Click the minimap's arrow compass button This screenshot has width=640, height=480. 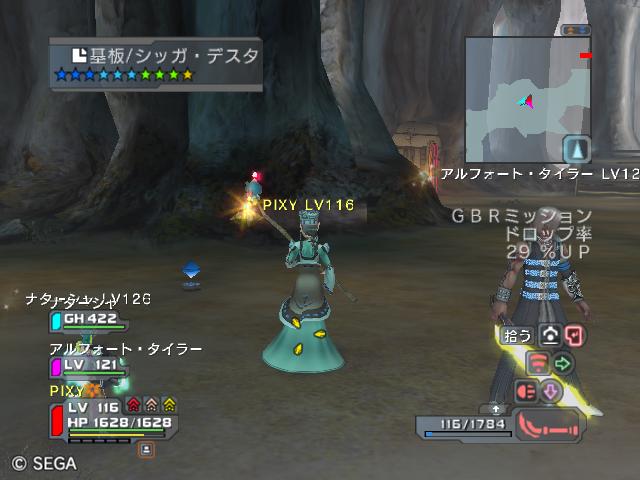pyautogui.click(x=576, y=149)
